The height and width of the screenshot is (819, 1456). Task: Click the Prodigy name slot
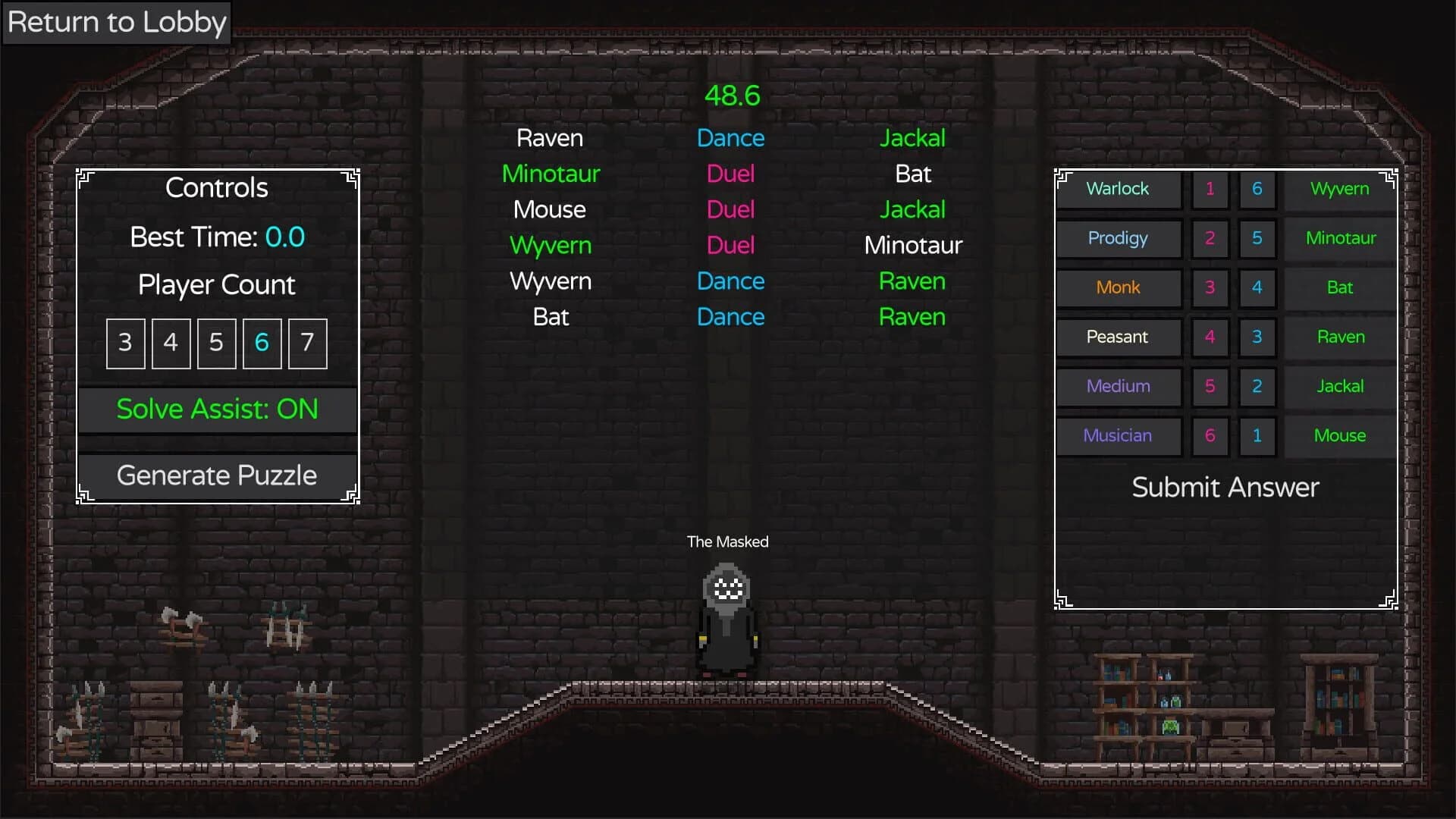1118,238
